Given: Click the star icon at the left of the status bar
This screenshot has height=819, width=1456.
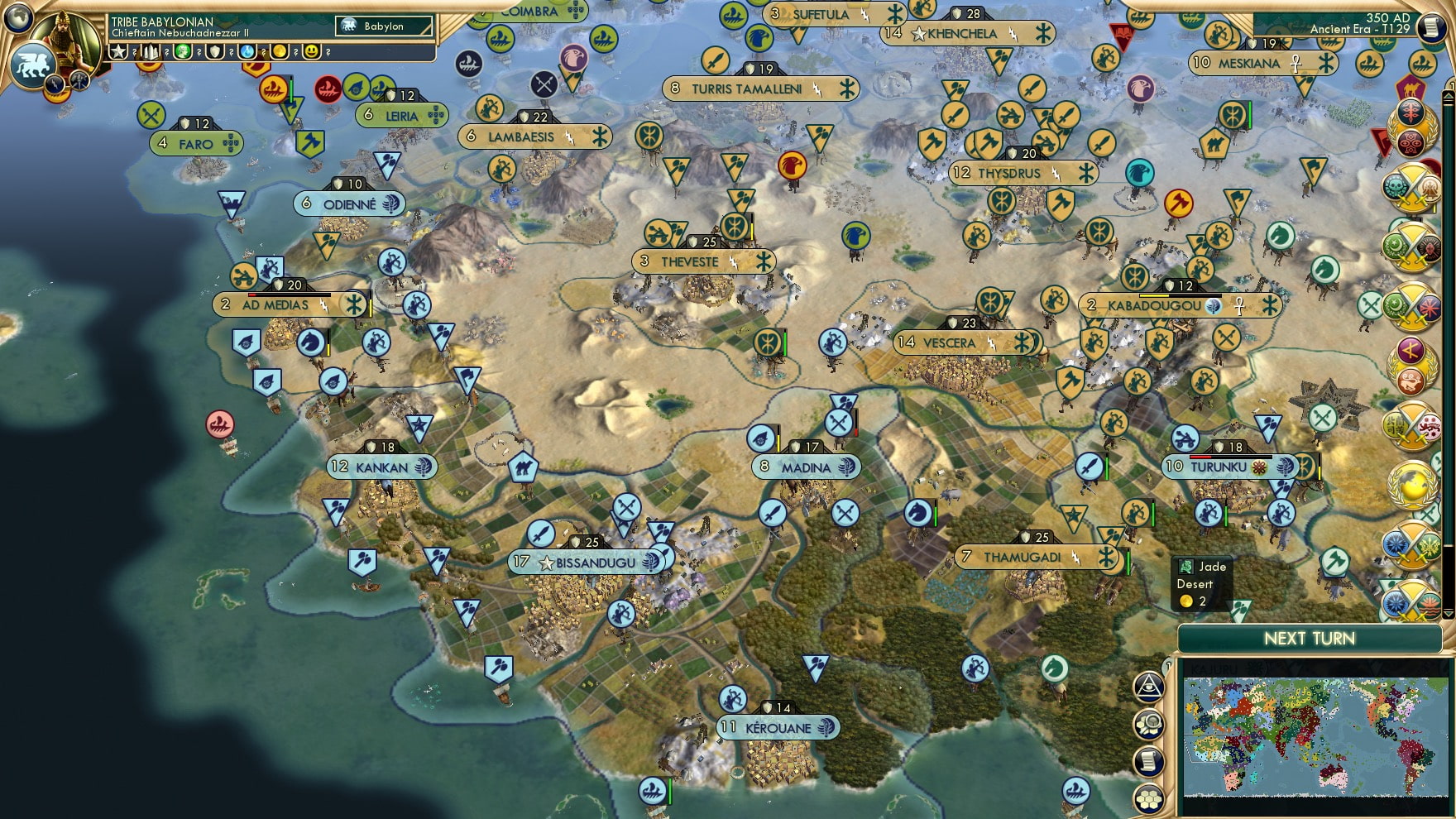Looking at the screenshot, I should (x=117, y=51).
